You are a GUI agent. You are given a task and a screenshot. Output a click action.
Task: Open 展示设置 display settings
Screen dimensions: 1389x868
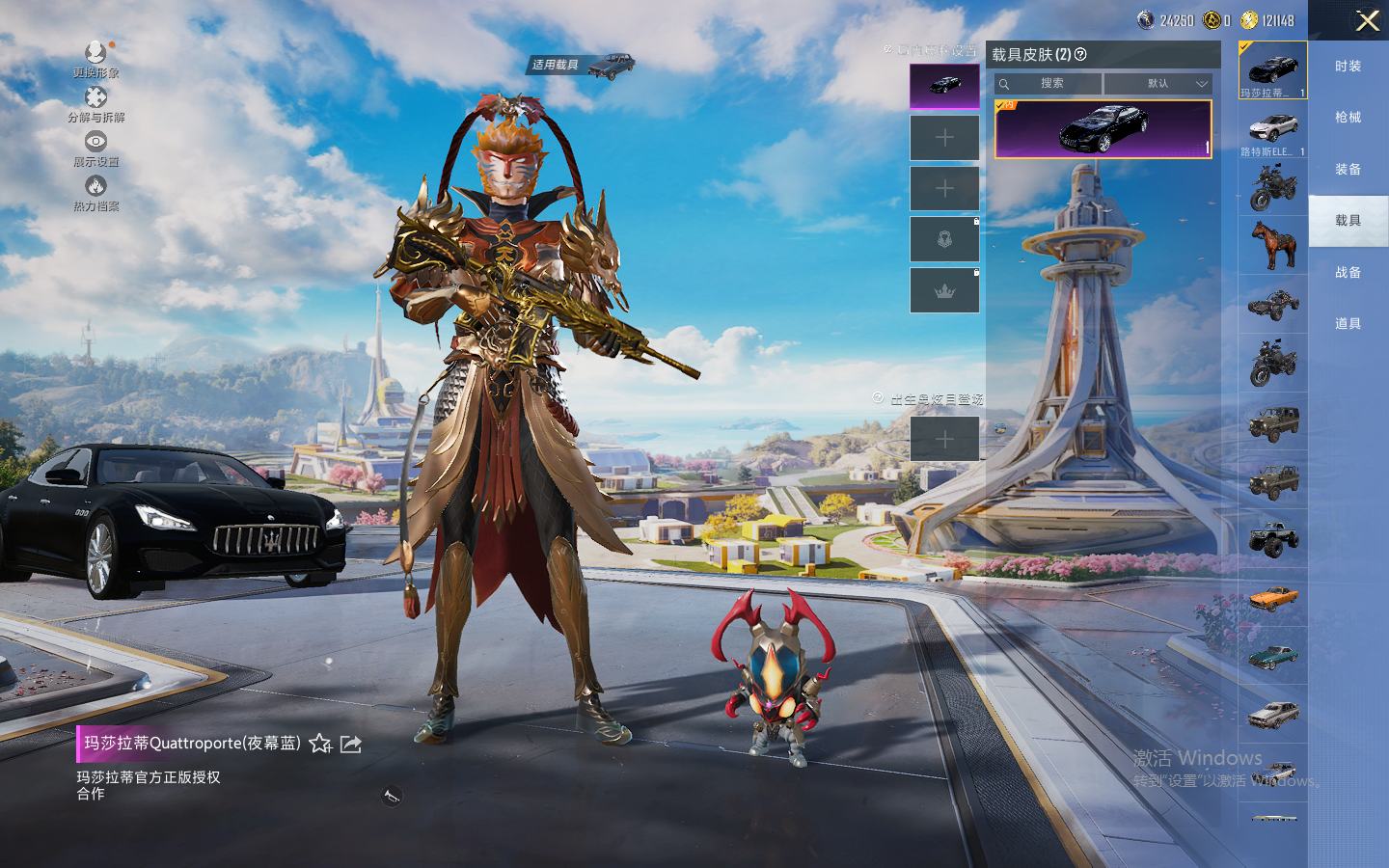point(95,147)
